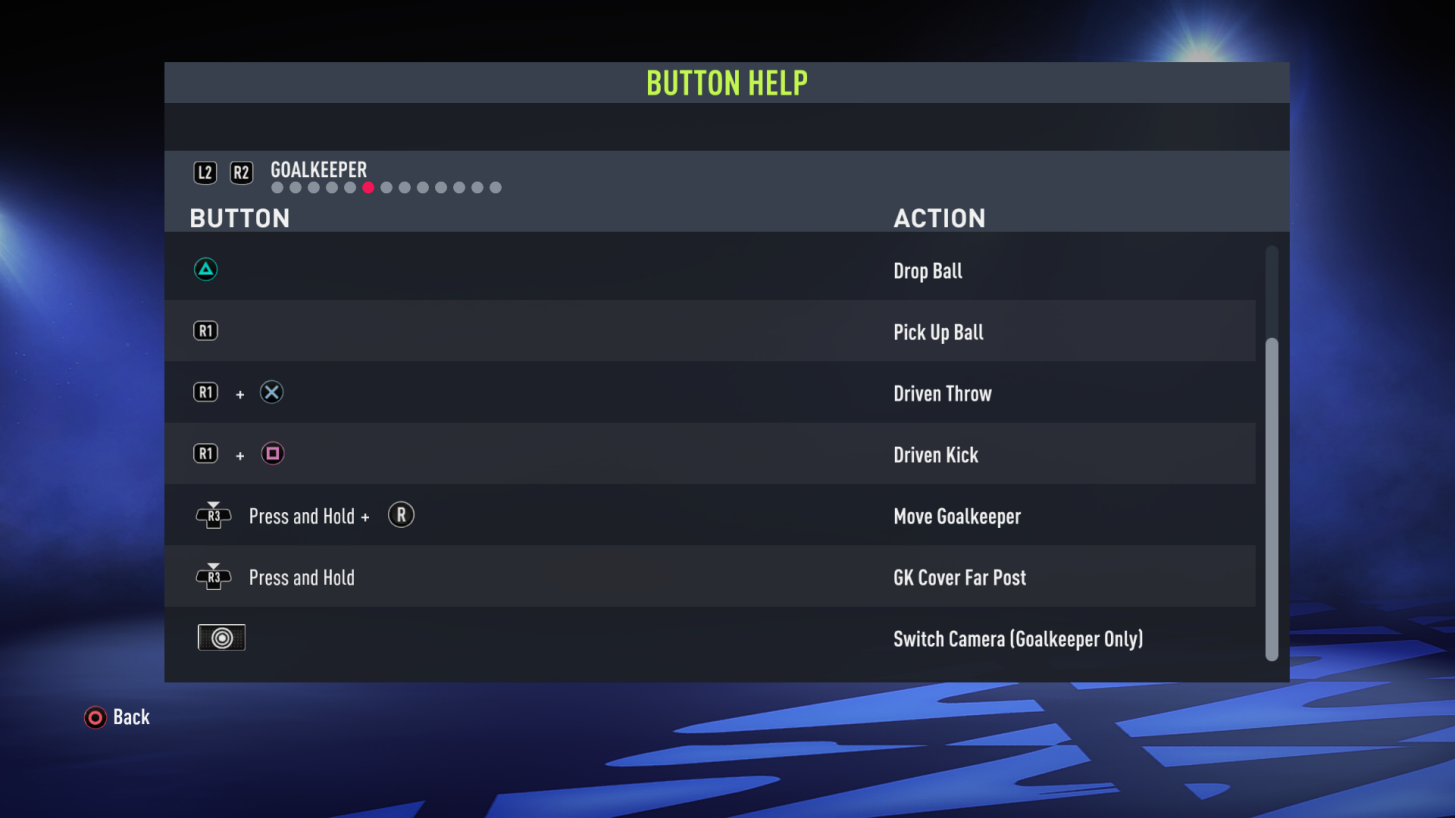Click the R2 trigger icon next to L2

(x=241, y=172)
